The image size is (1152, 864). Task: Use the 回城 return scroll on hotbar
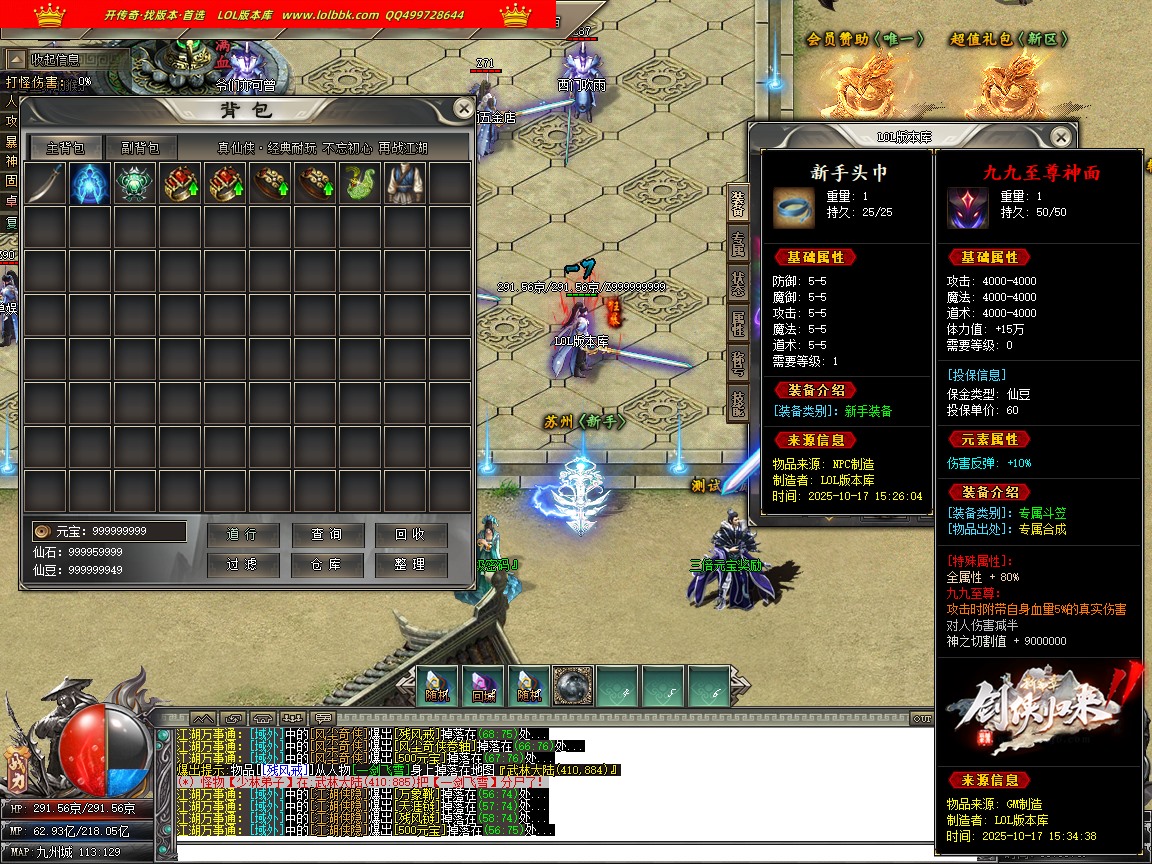(x=483, y=686)
